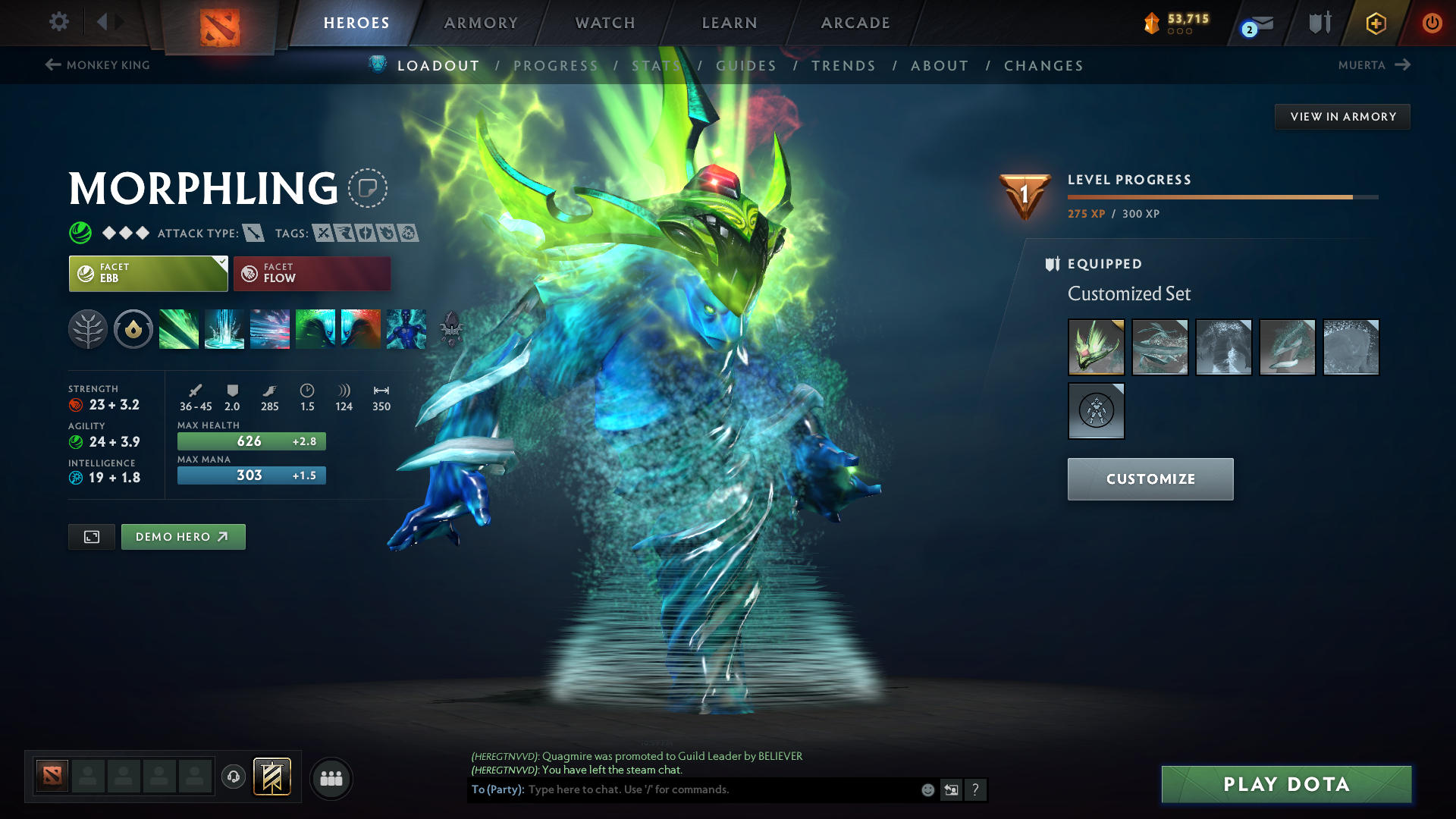Click the chat help question mark
Image resolution: width=1456 pixels, height=819 pixels.
pos(976,789)
